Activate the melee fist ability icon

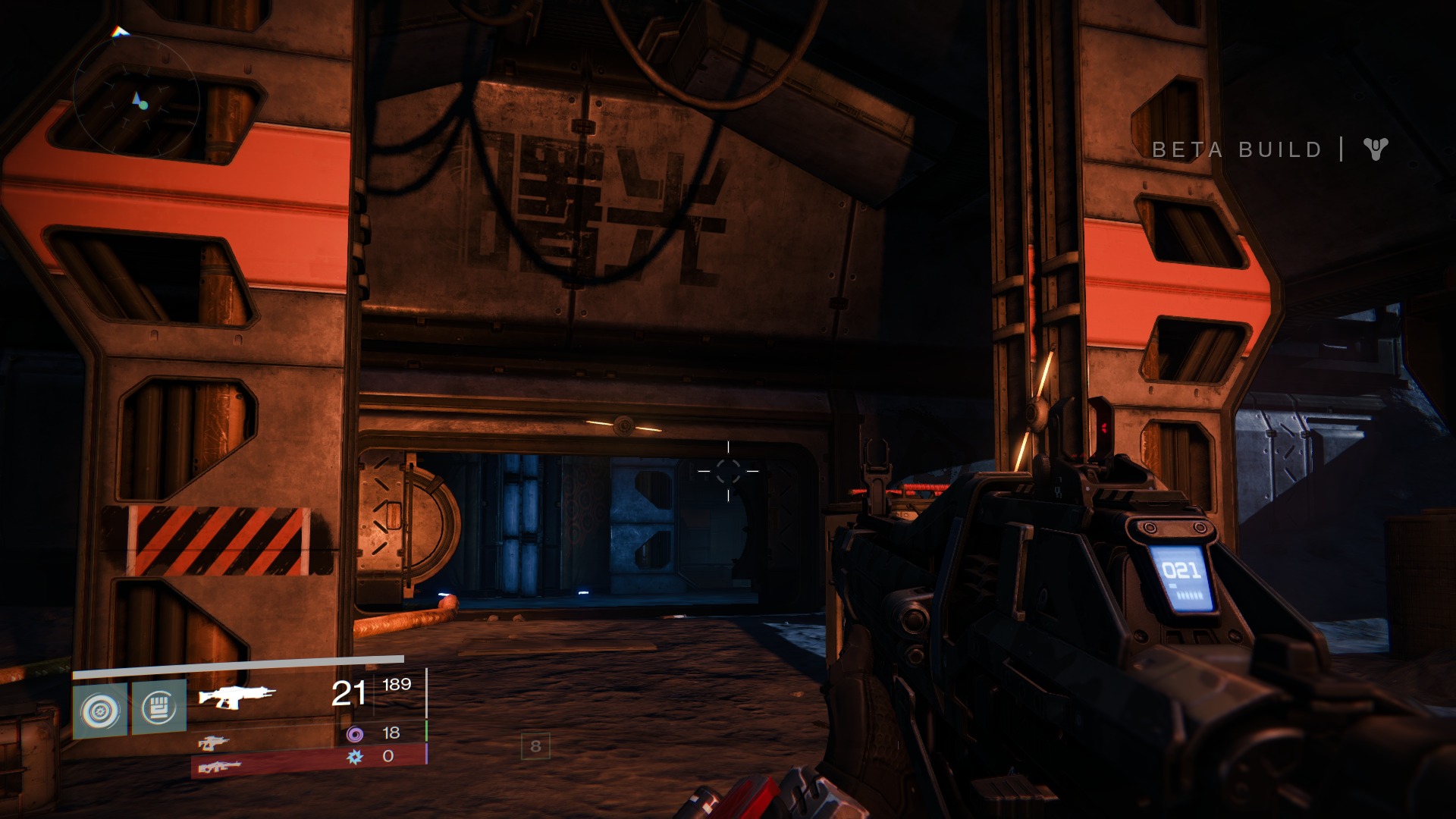(x=159, y=708)
